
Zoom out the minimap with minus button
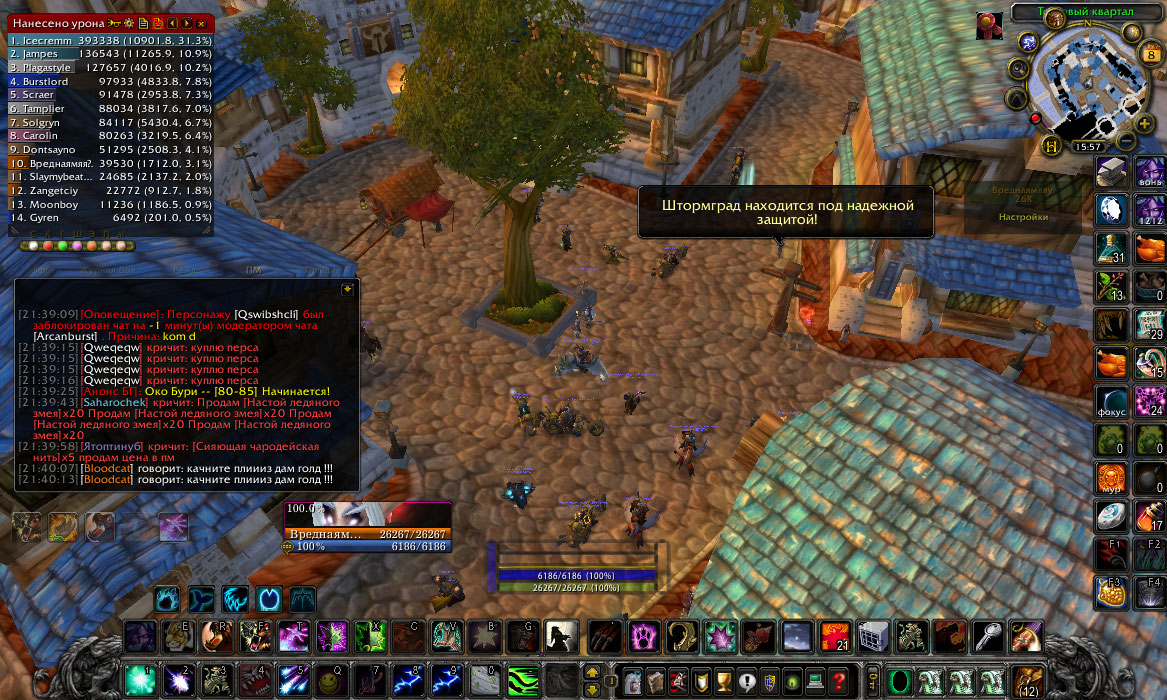pyautogui.click(x=1126, y=142)
